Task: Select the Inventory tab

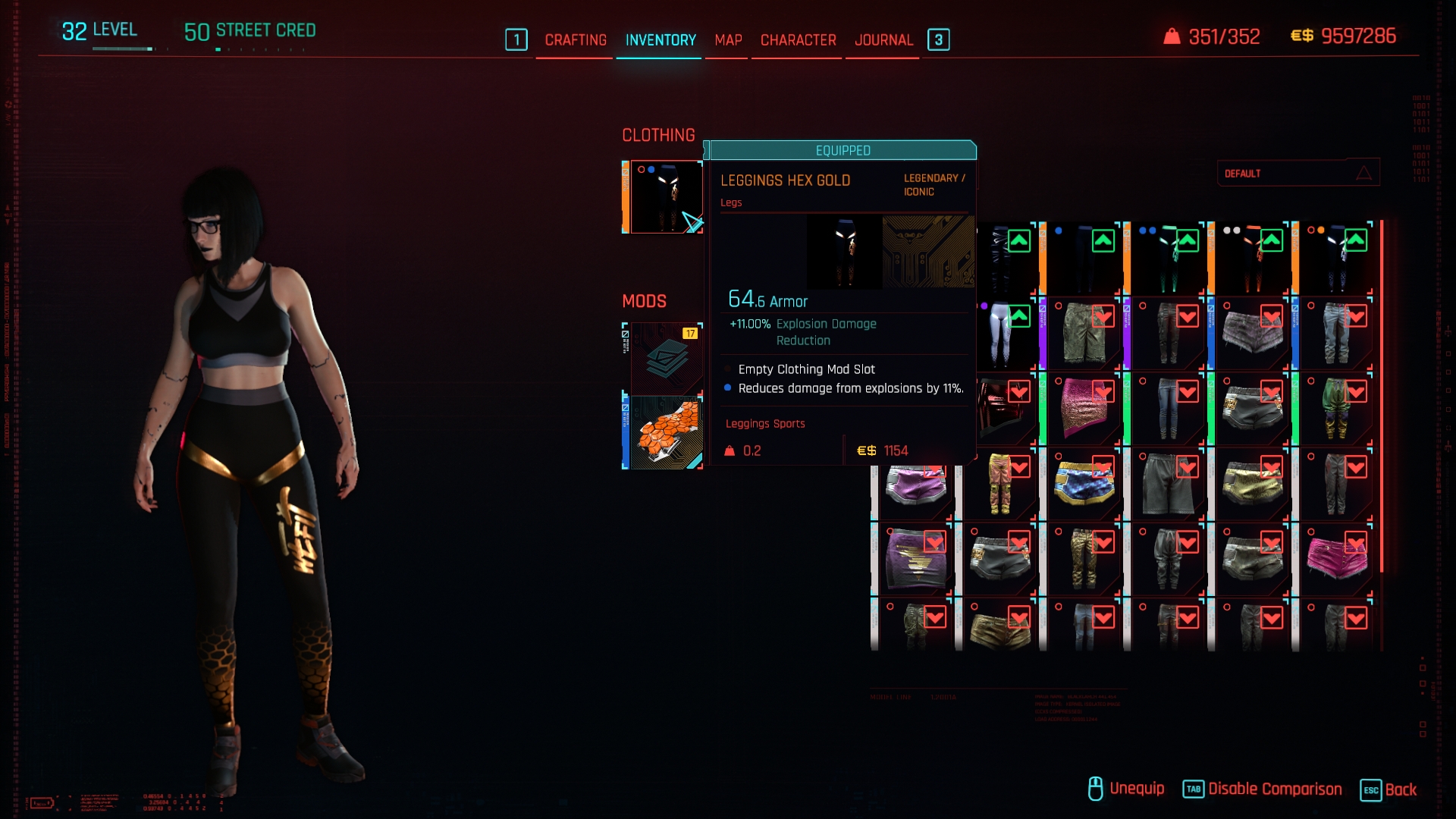Action: click(661, 40)
